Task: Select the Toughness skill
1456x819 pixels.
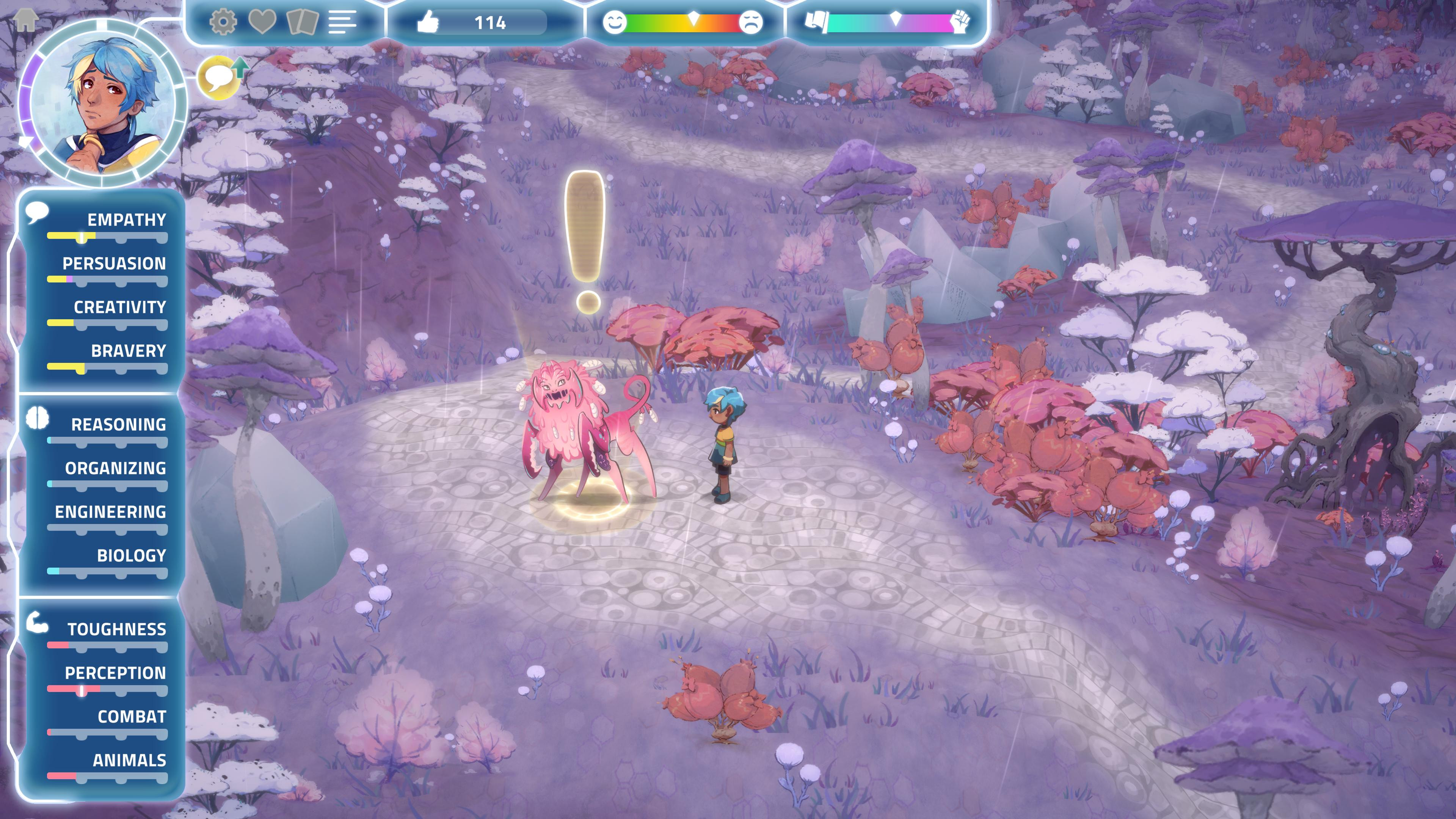Action: coord(116,629)
